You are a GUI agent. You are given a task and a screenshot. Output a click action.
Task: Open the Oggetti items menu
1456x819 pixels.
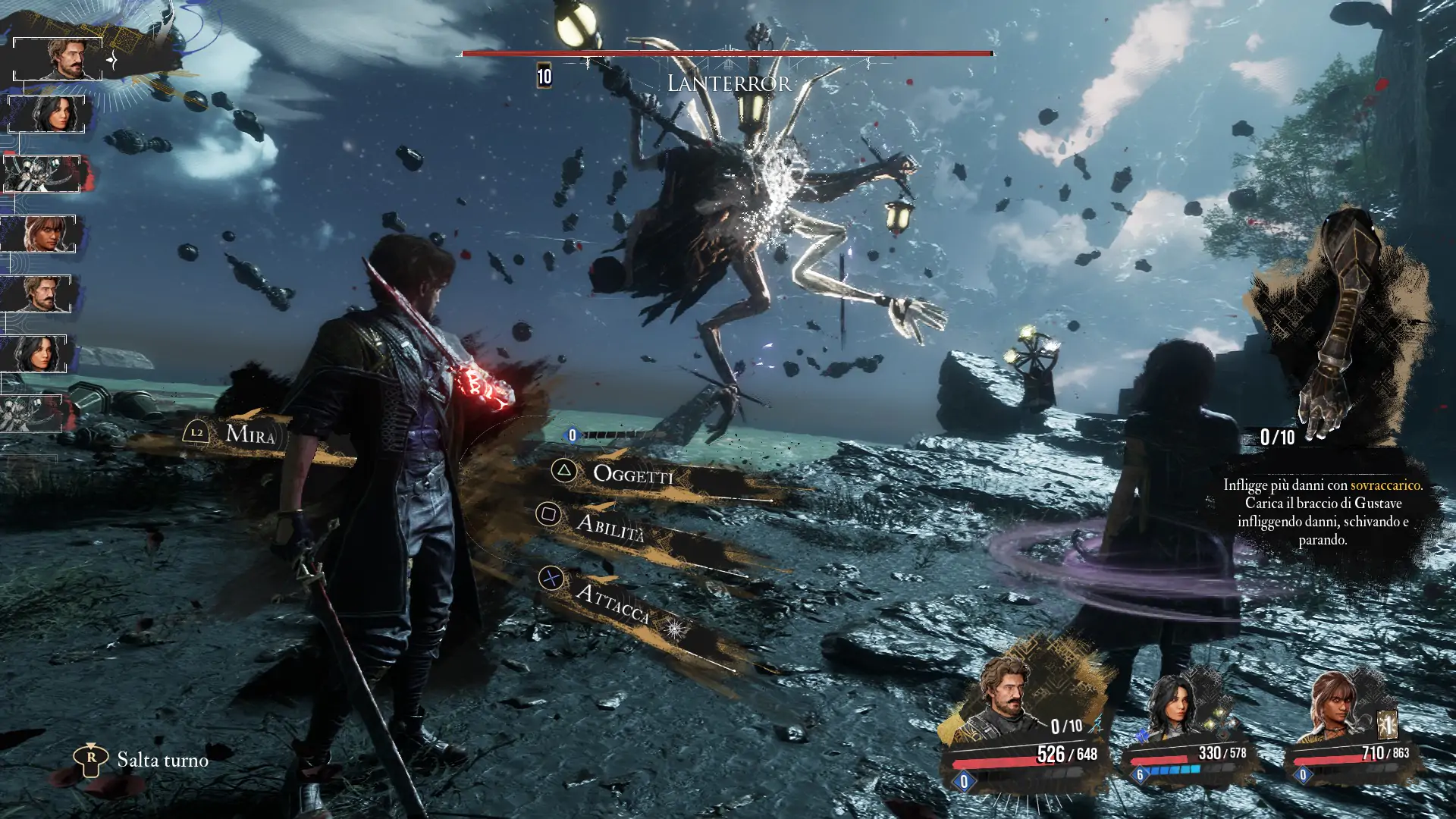coord(632,475)
